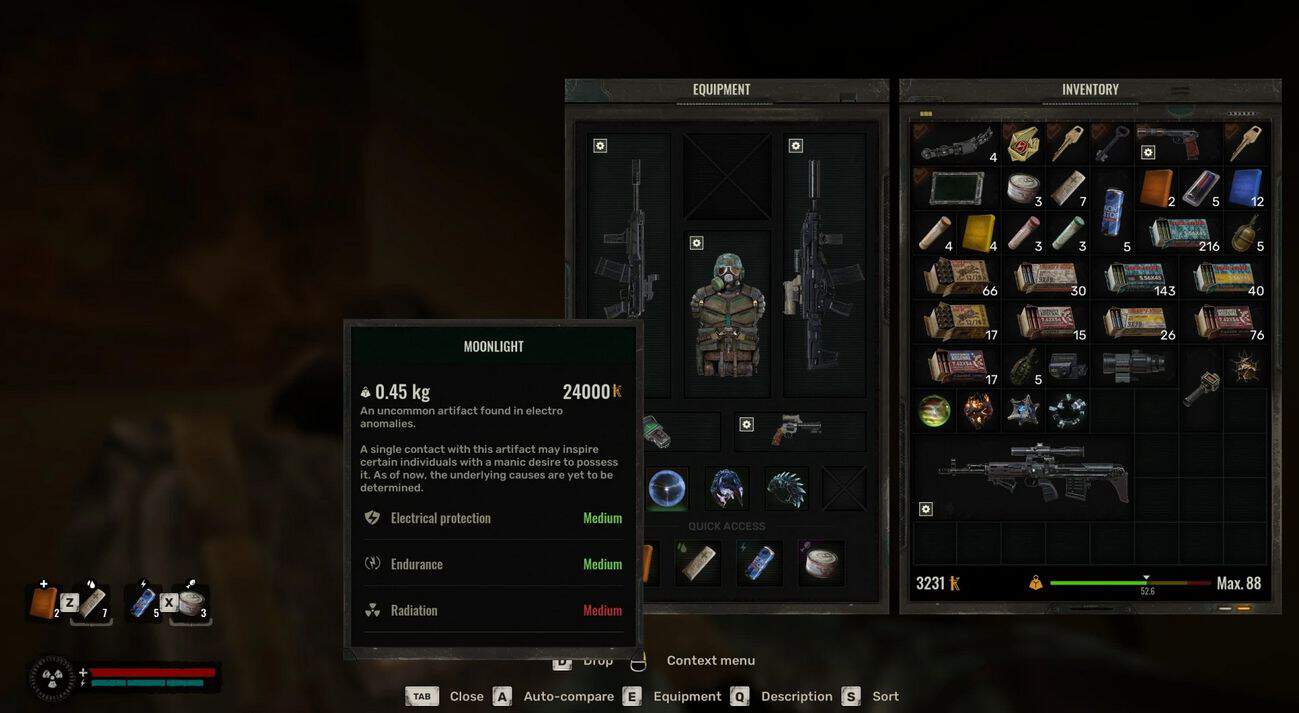Select the orange medkit stack of 2
Image resolution: width=1299 pixels, height=713 pixels.
(x=1156, y=187)
